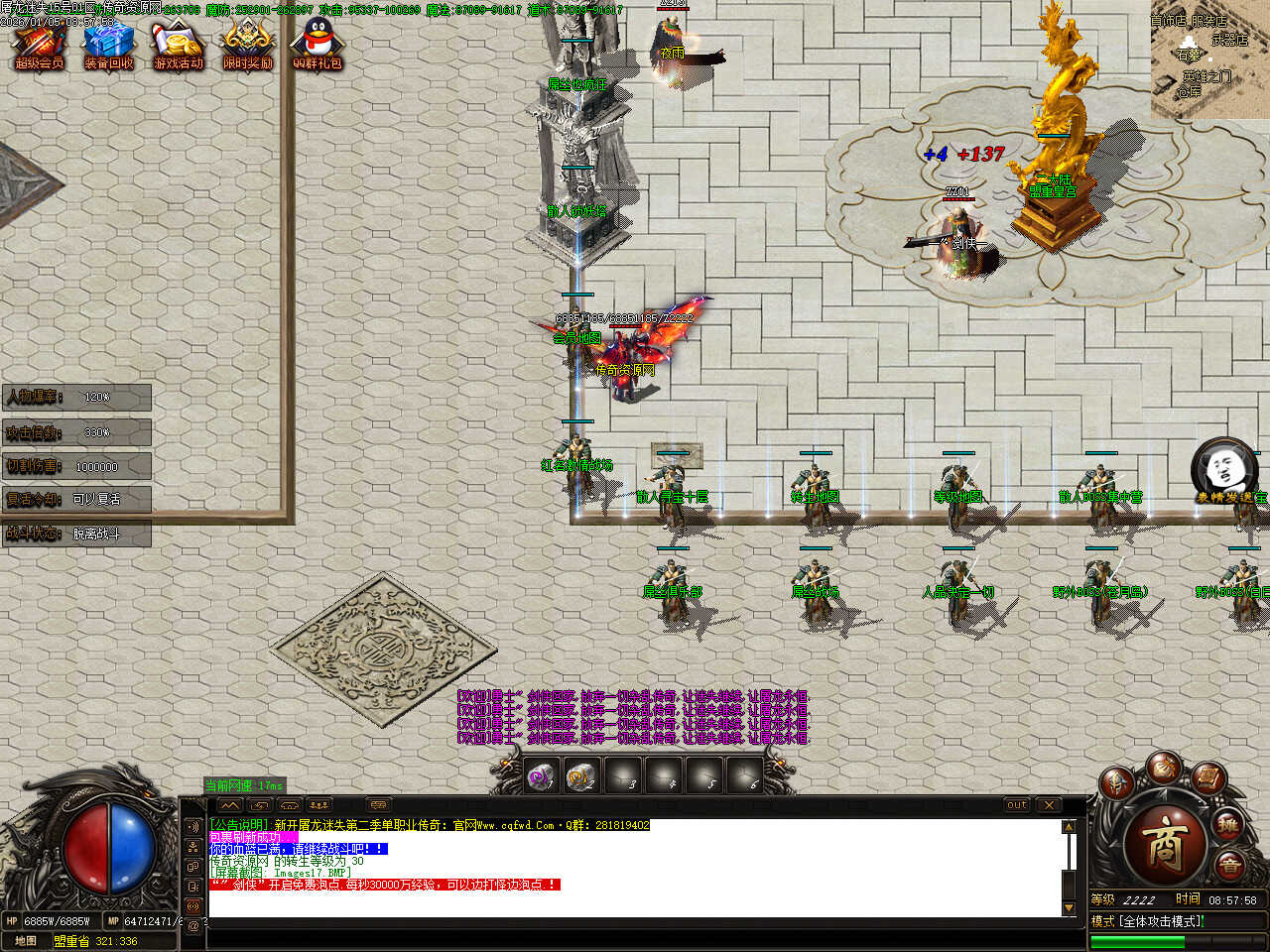Image resolution: width=1270 pixels, height=952 pixels.
Task: Click the 摊 stall button
Action: click(1229, 825)
